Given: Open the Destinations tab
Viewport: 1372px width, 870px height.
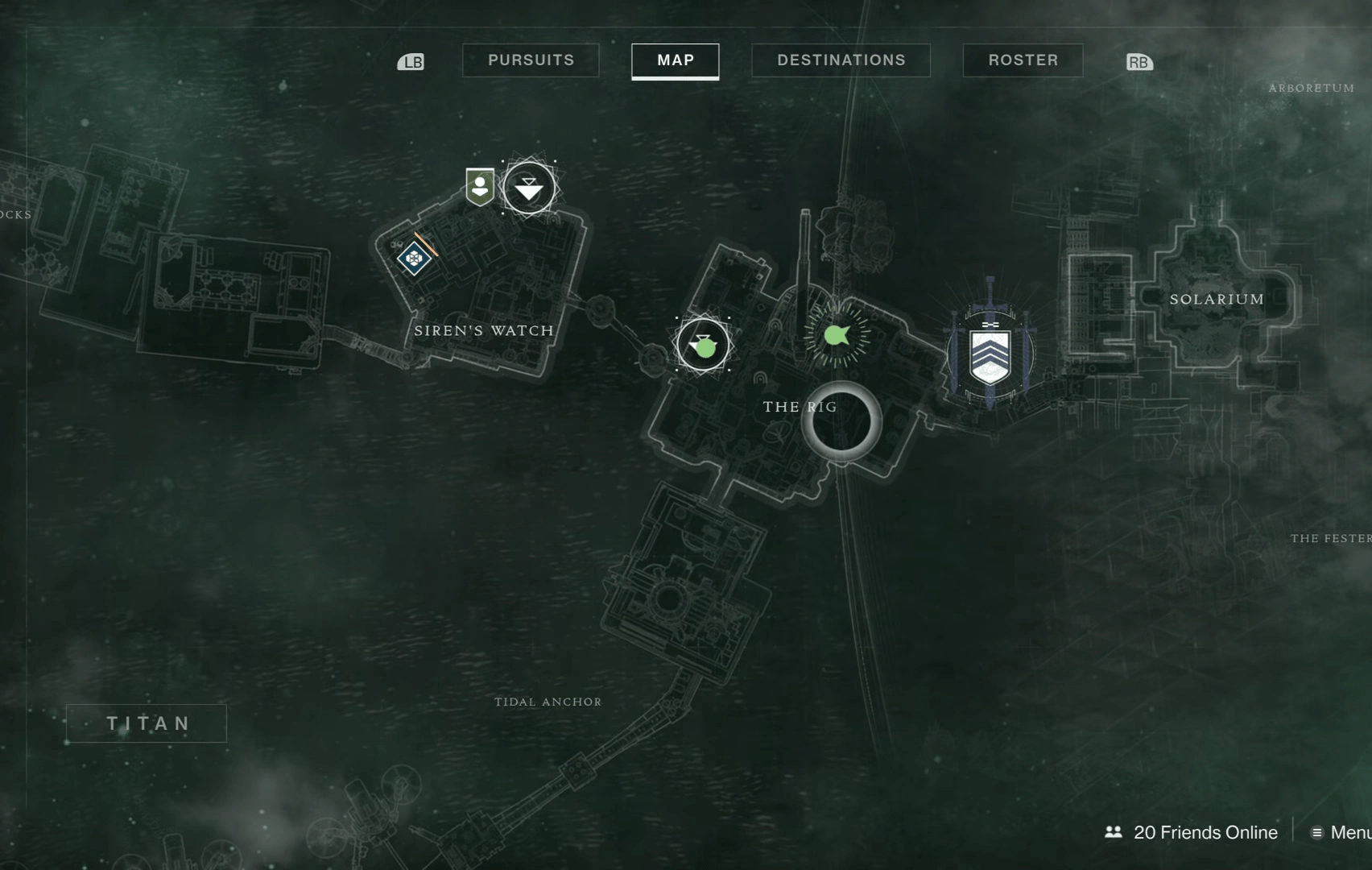Looking at the screenshot, I should point(841,60).
